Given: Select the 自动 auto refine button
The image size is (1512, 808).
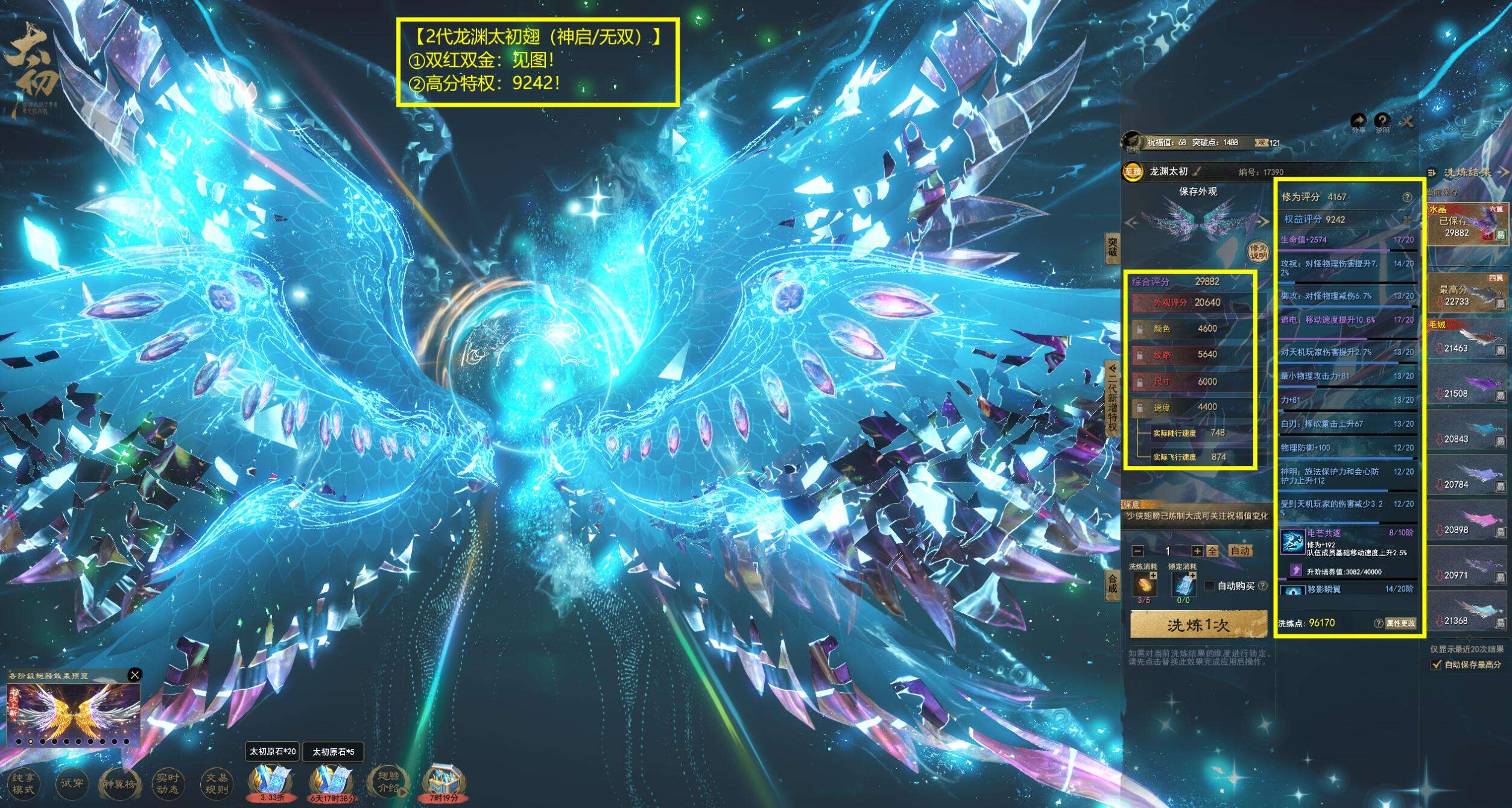Looking at the screenshot, I should (1240, 551).
